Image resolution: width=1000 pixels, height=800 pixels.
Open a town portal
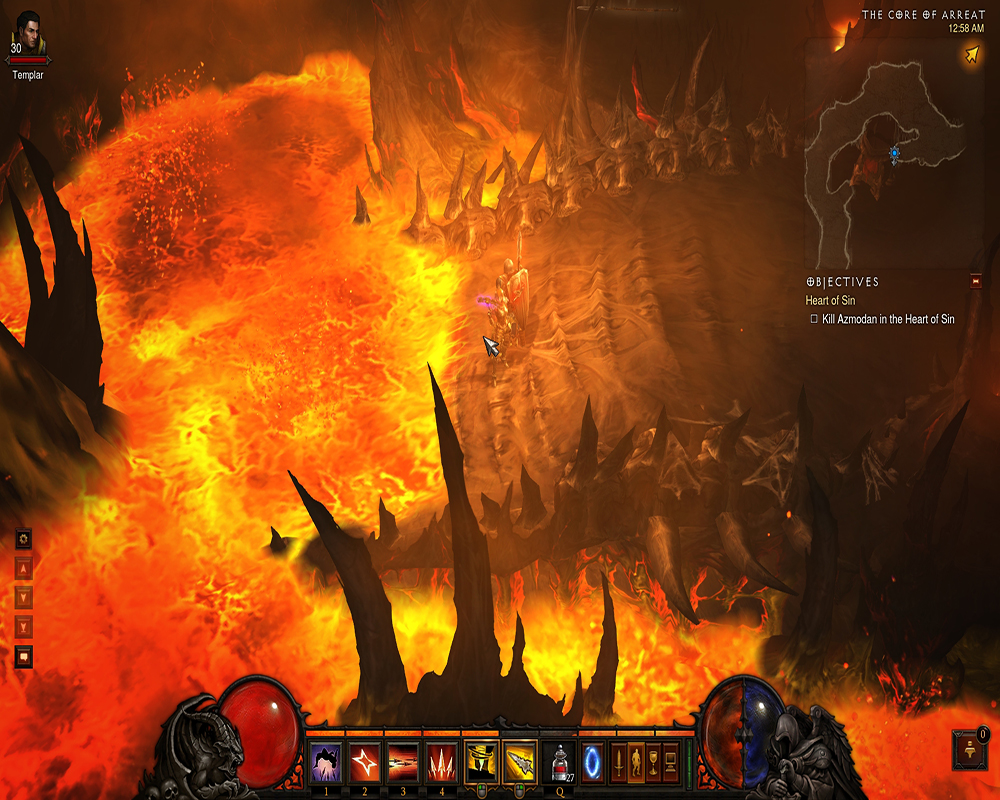click(593, 761)
